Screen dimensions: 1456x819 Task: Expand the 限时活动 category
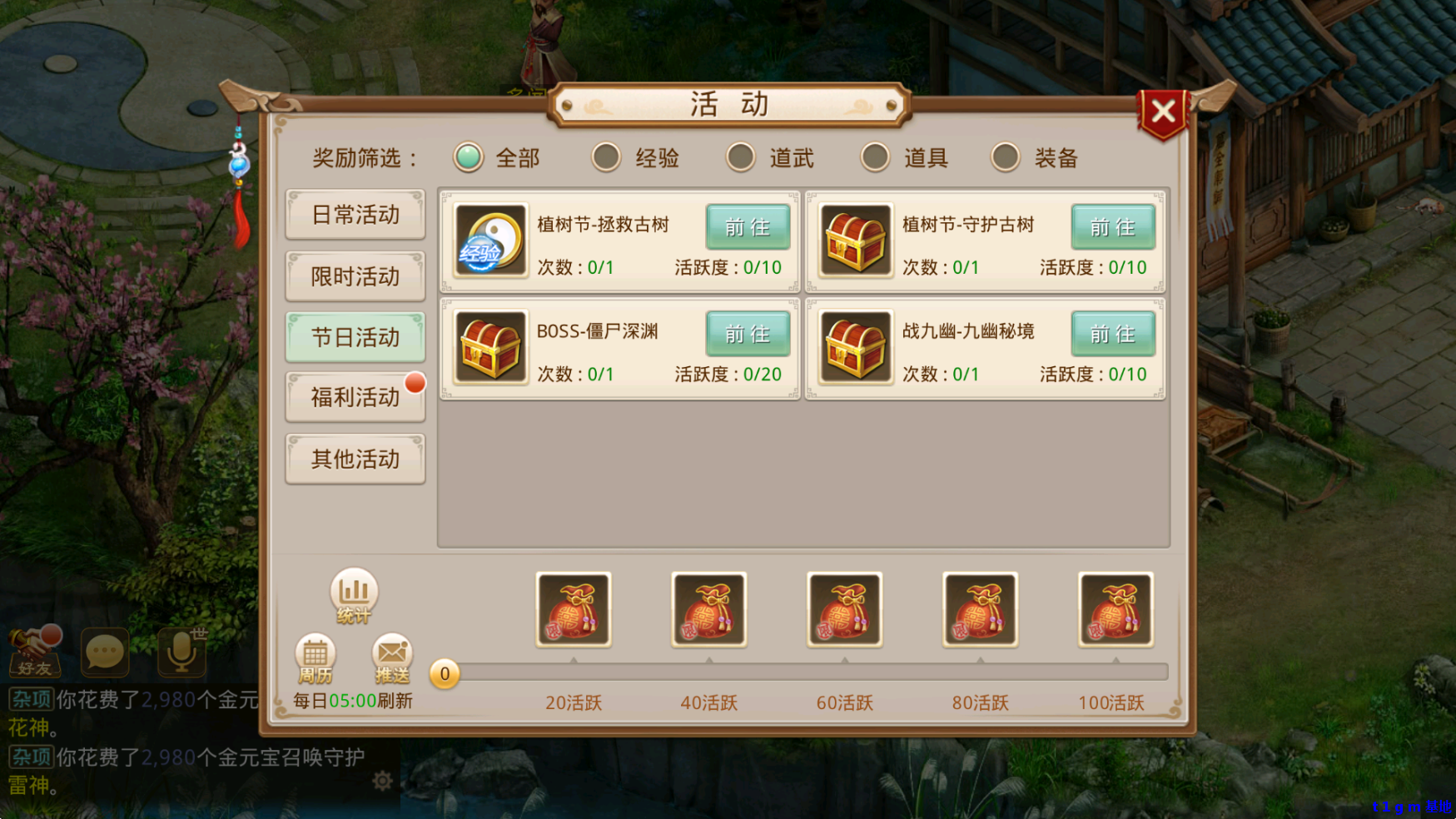tap(355, 275)
